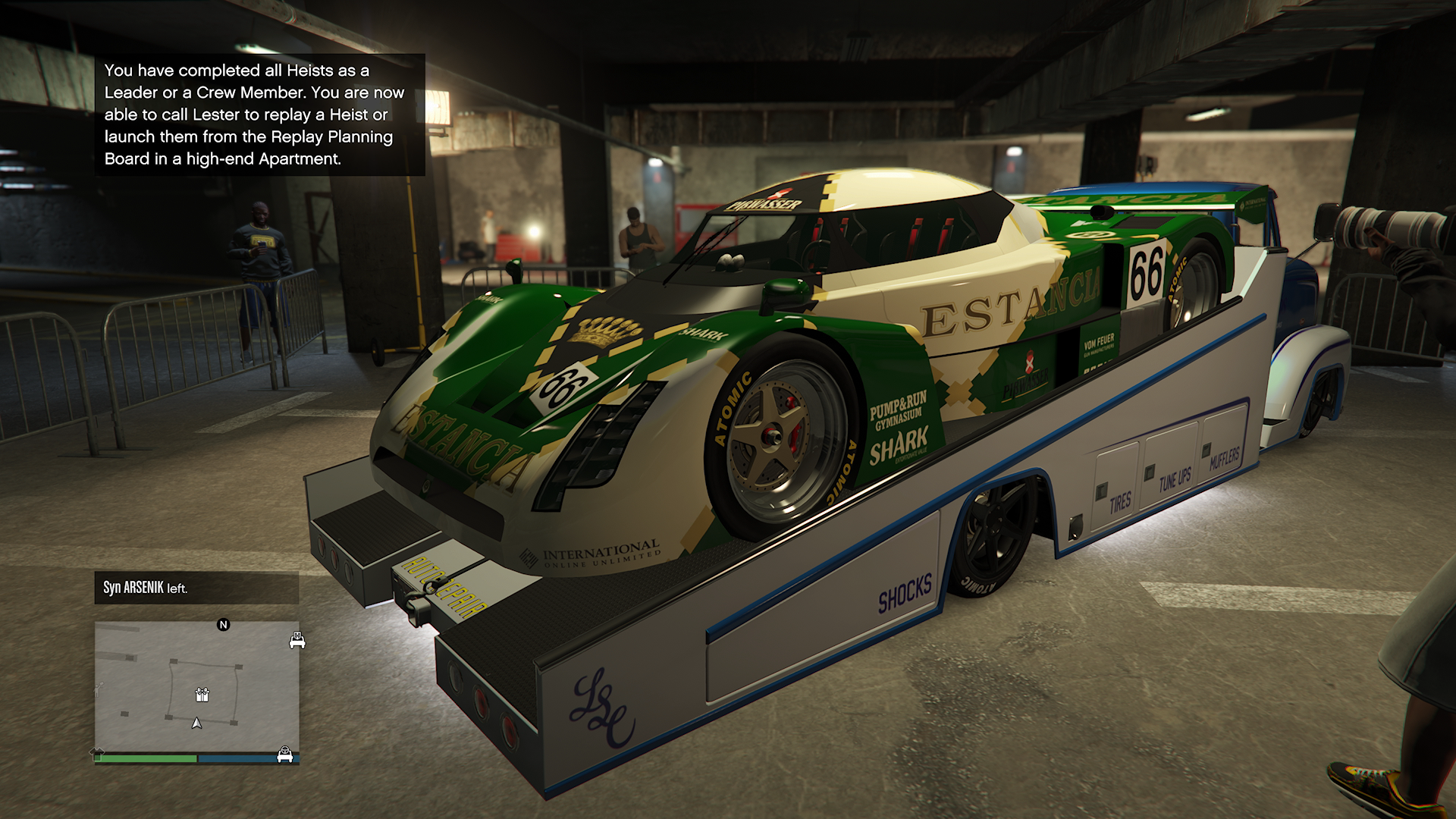Click the Heists completed help message box

[x=259, y=115]
